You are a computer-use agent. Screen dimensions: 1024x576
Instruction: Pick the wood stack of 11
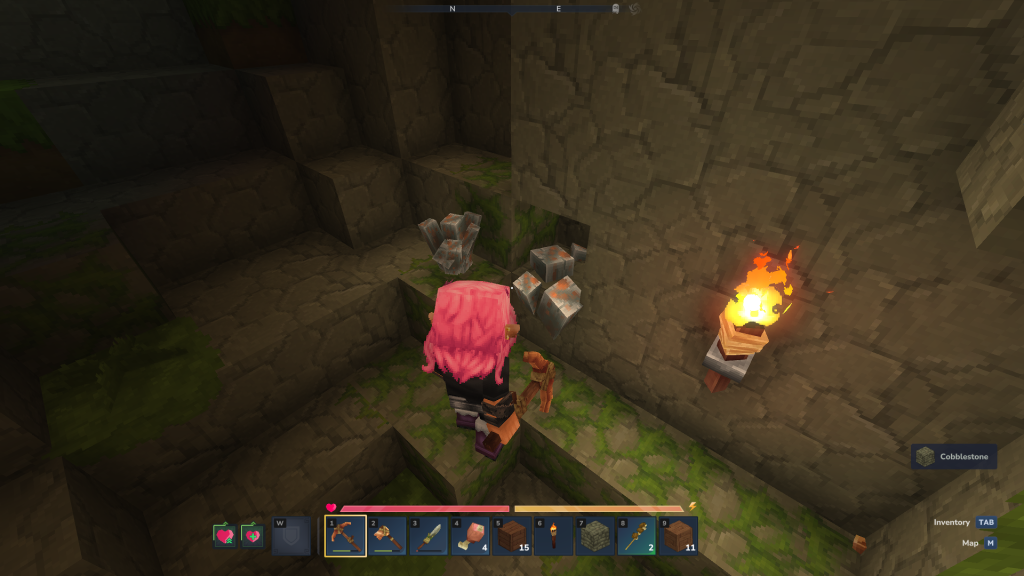[678, 536]
